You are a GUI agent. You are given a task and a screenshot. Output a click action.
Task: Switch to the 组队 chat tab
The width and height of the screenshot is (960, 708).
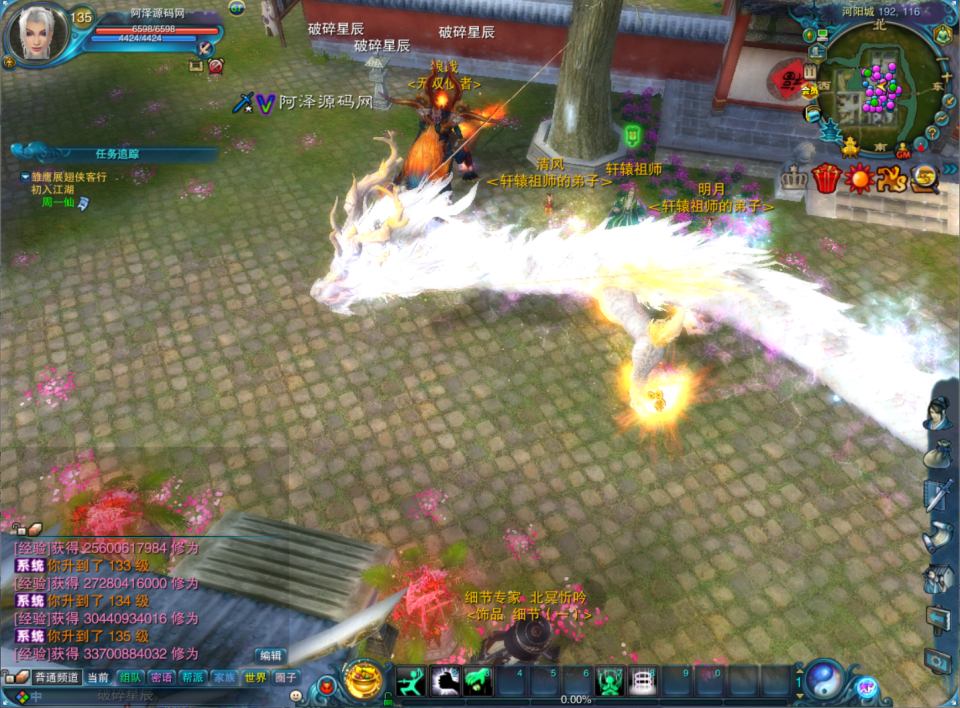coord(130,677)
